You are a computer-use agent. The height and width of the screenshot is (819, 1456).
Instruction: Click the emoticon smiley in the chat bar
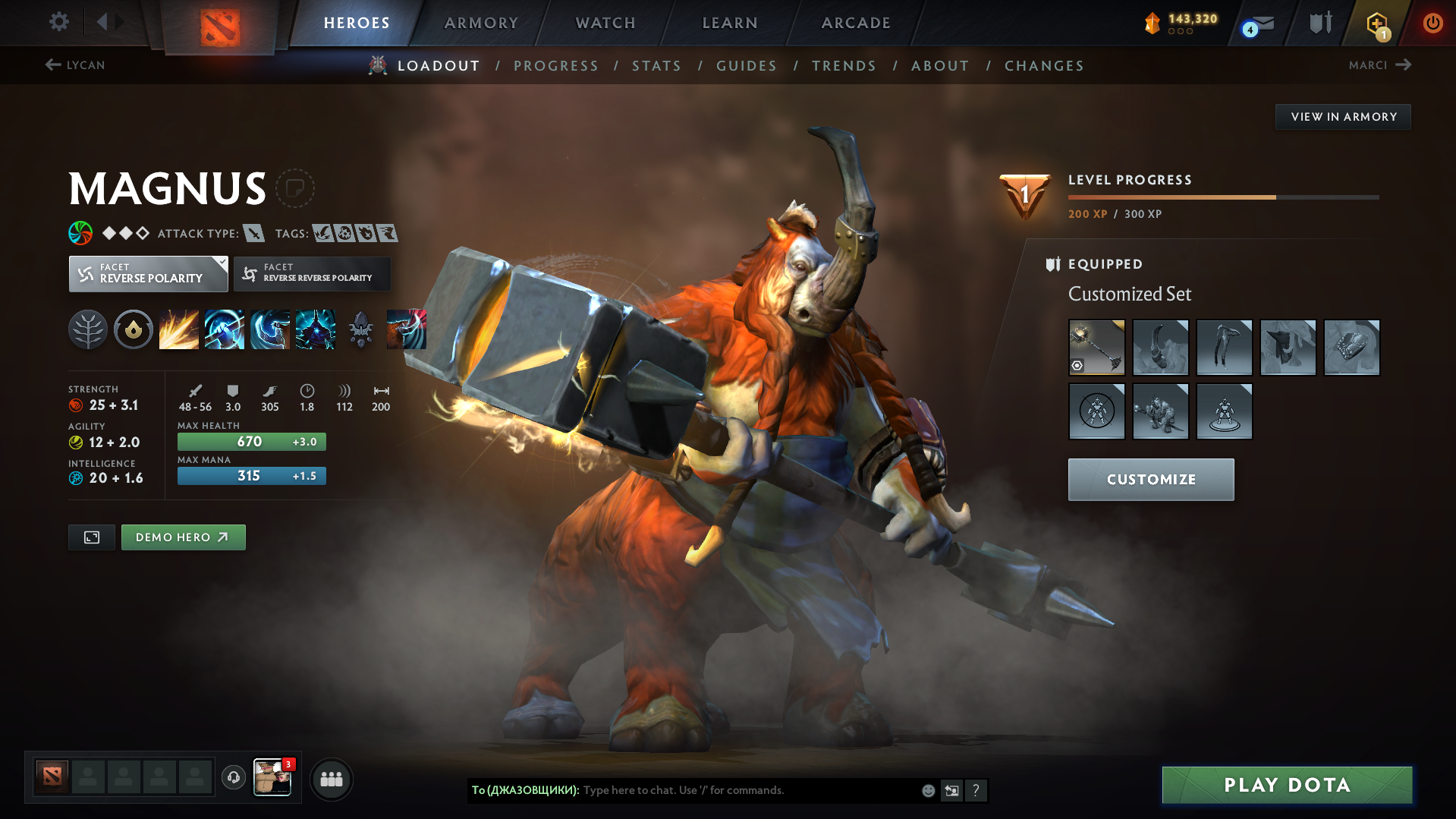[x=927, y=790]
